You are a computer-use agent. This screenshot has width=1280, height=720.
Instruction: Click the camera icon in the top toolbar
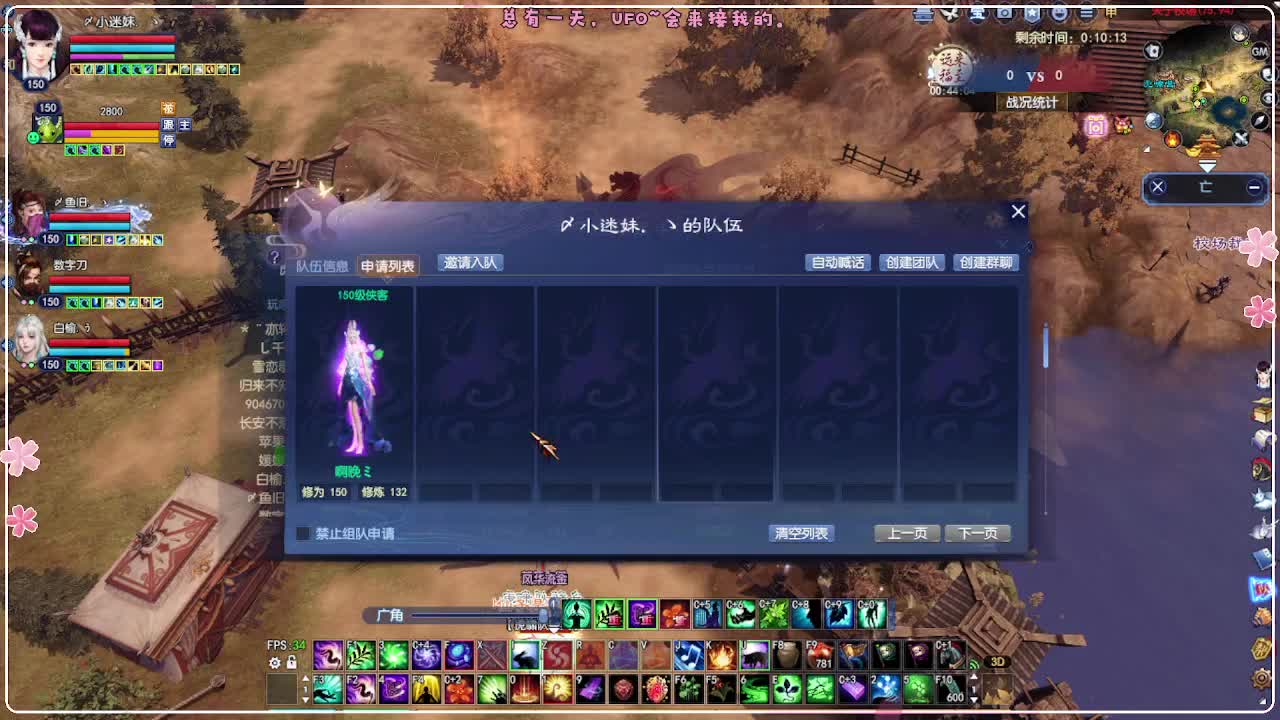point(1005,14)
